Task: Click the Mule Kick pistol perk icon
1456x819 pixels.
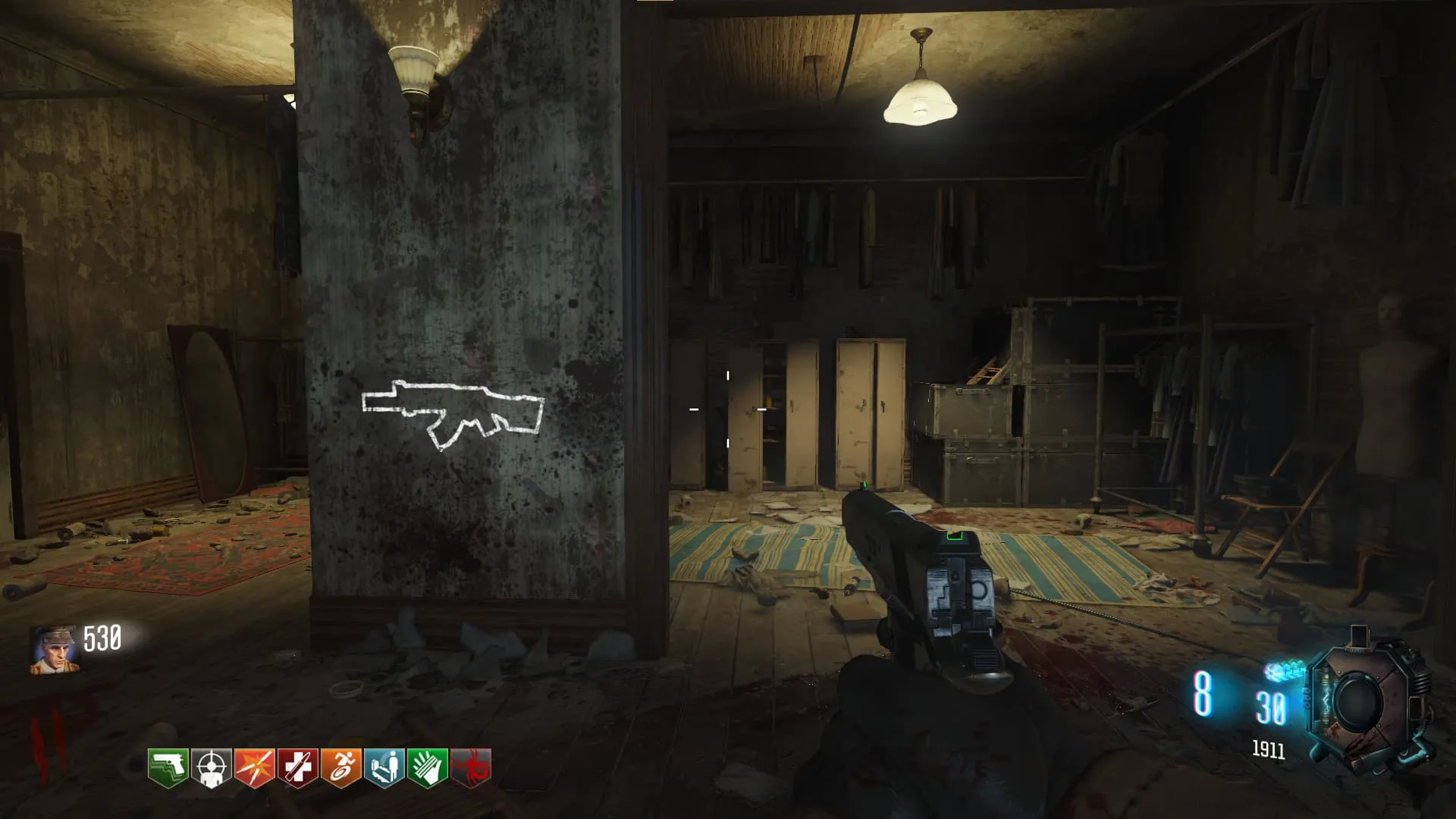Action: point(168,767)
